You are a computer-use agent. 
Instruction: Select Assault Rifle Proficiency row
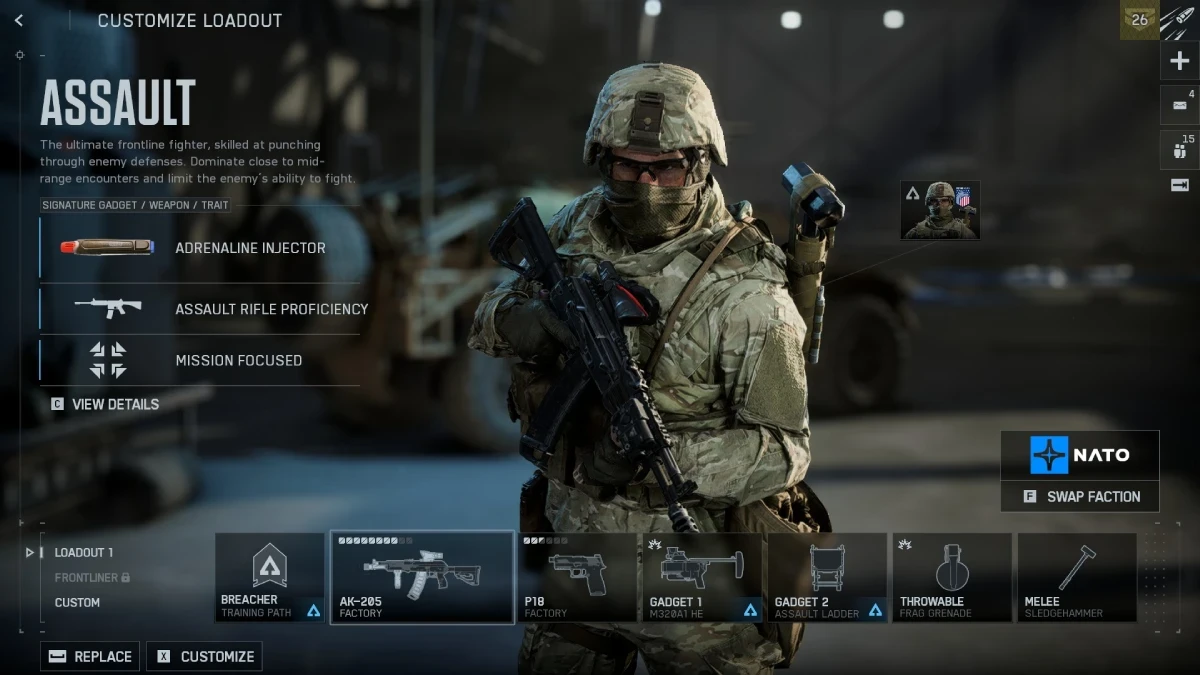pyautogui.click(x=200, y=309)
